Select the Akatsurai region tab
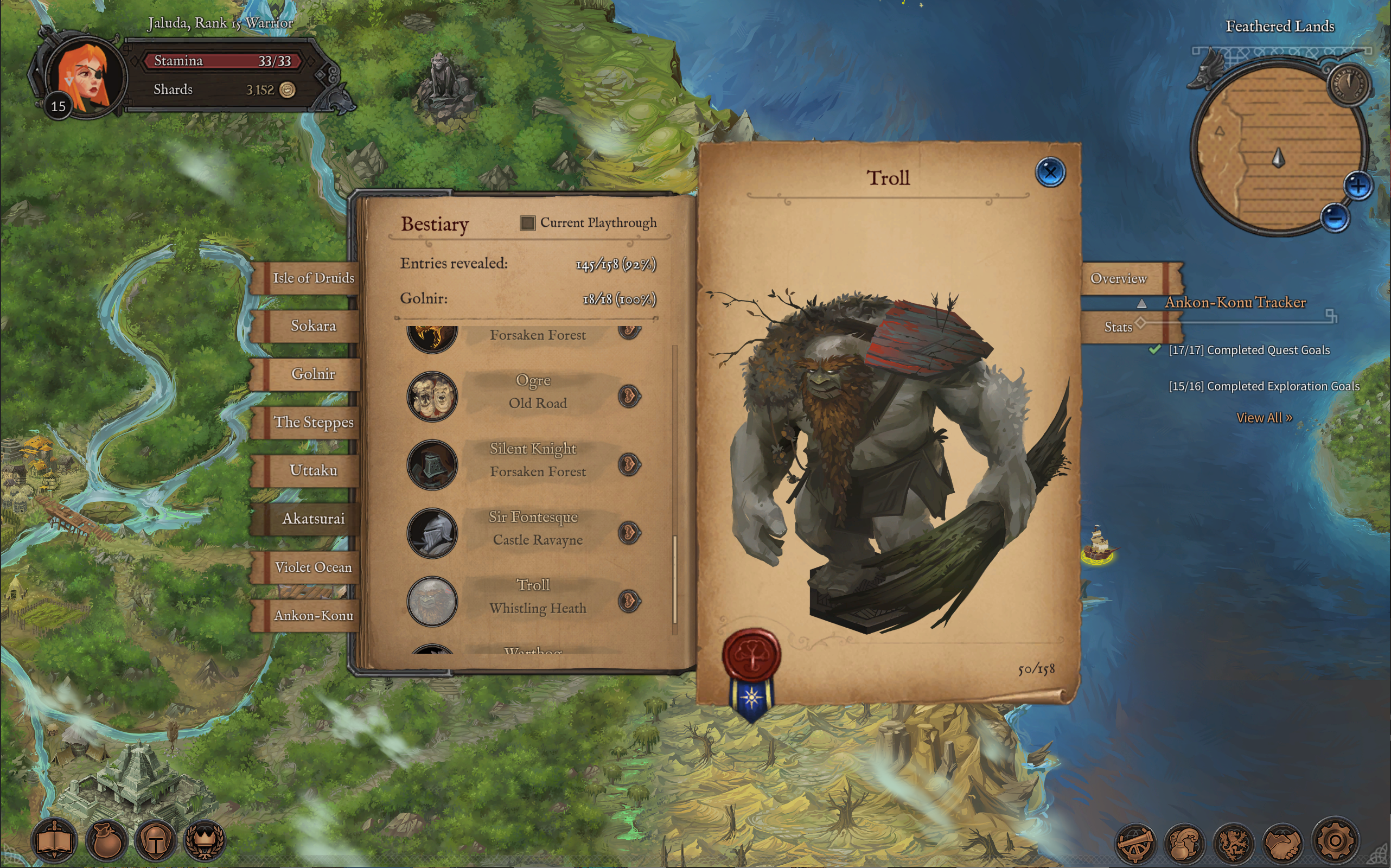Screen dimensions: 1391x868 312,519
